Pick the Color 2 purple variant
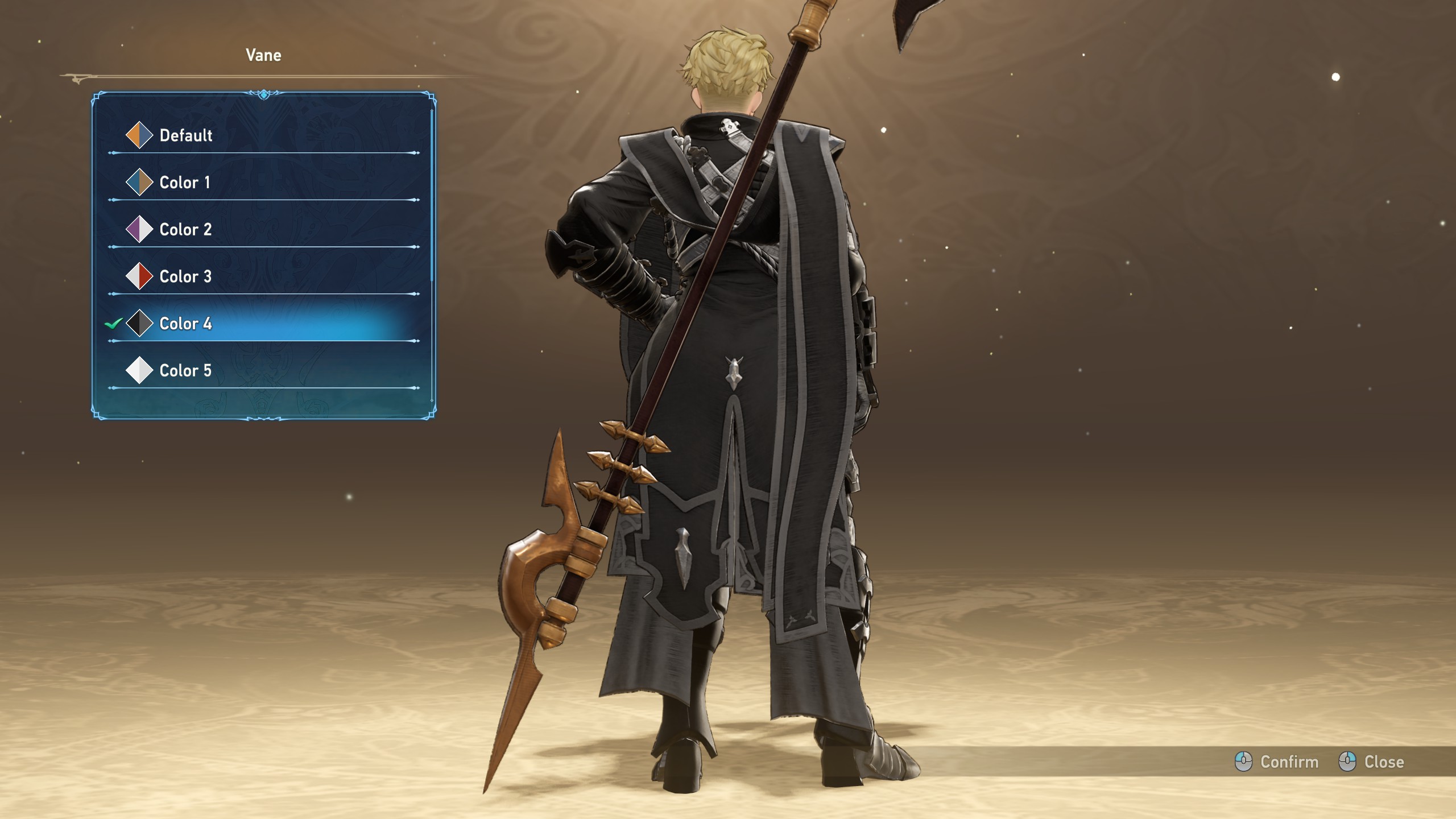The width and height of the screenshot is (1456, 819). coord(185,230)
